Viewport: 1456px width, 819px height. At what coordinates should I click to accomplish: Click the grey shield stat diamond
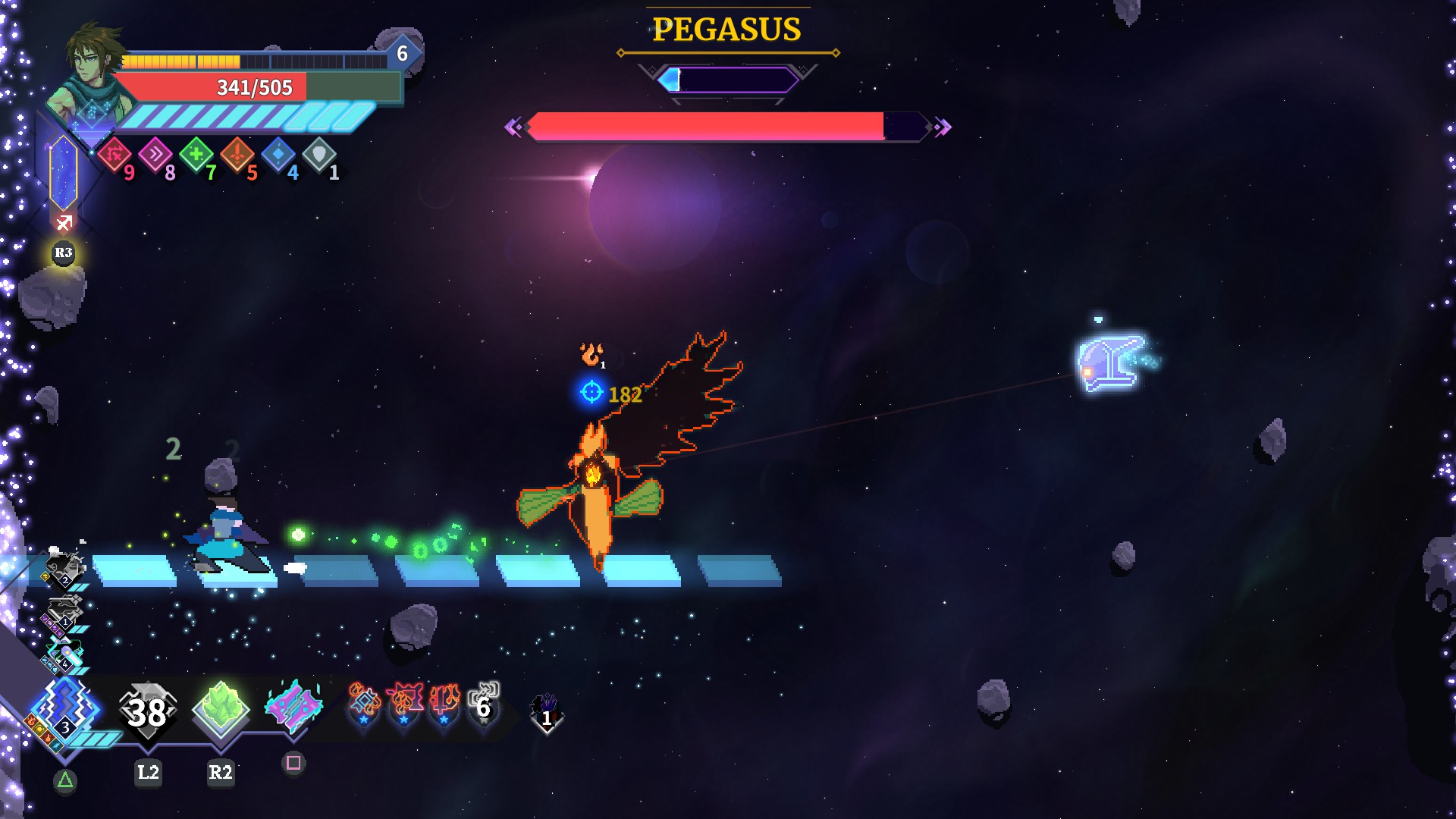tap(319, 155)
